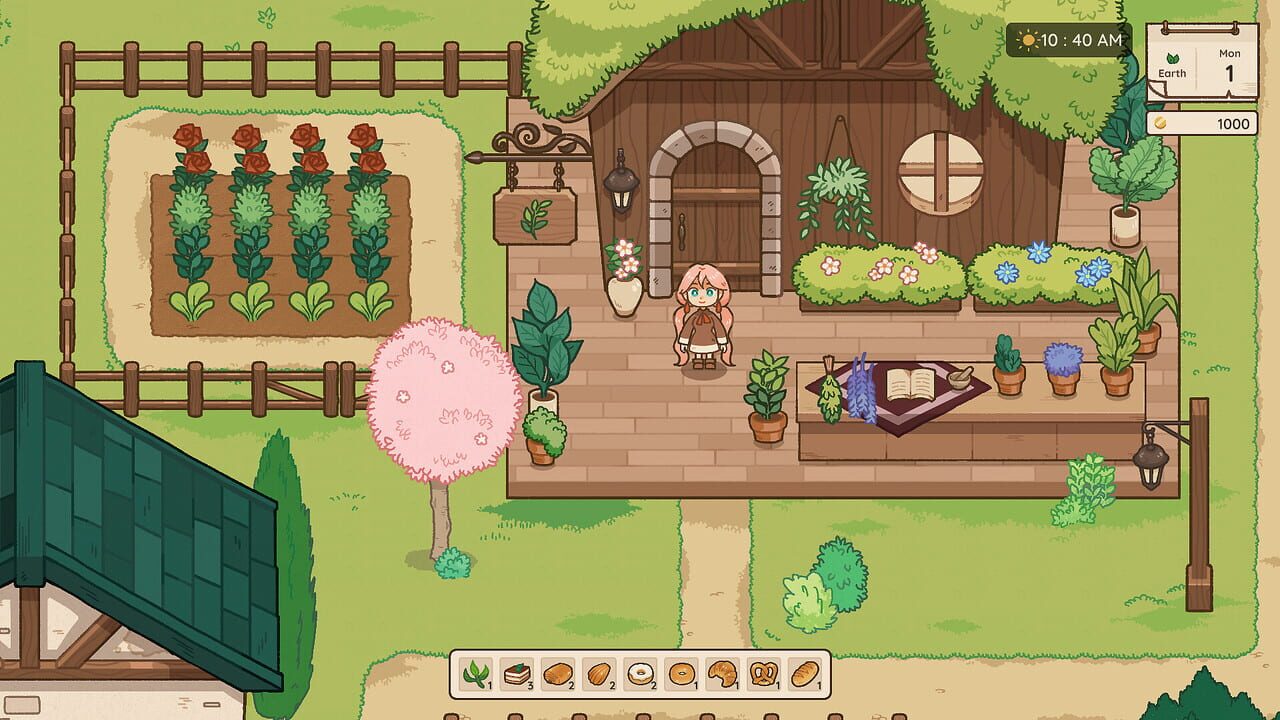Viewport: 1280px width, 720px height.
Task: Select the bagel item in the hotbar
Action: pos(680,671)
